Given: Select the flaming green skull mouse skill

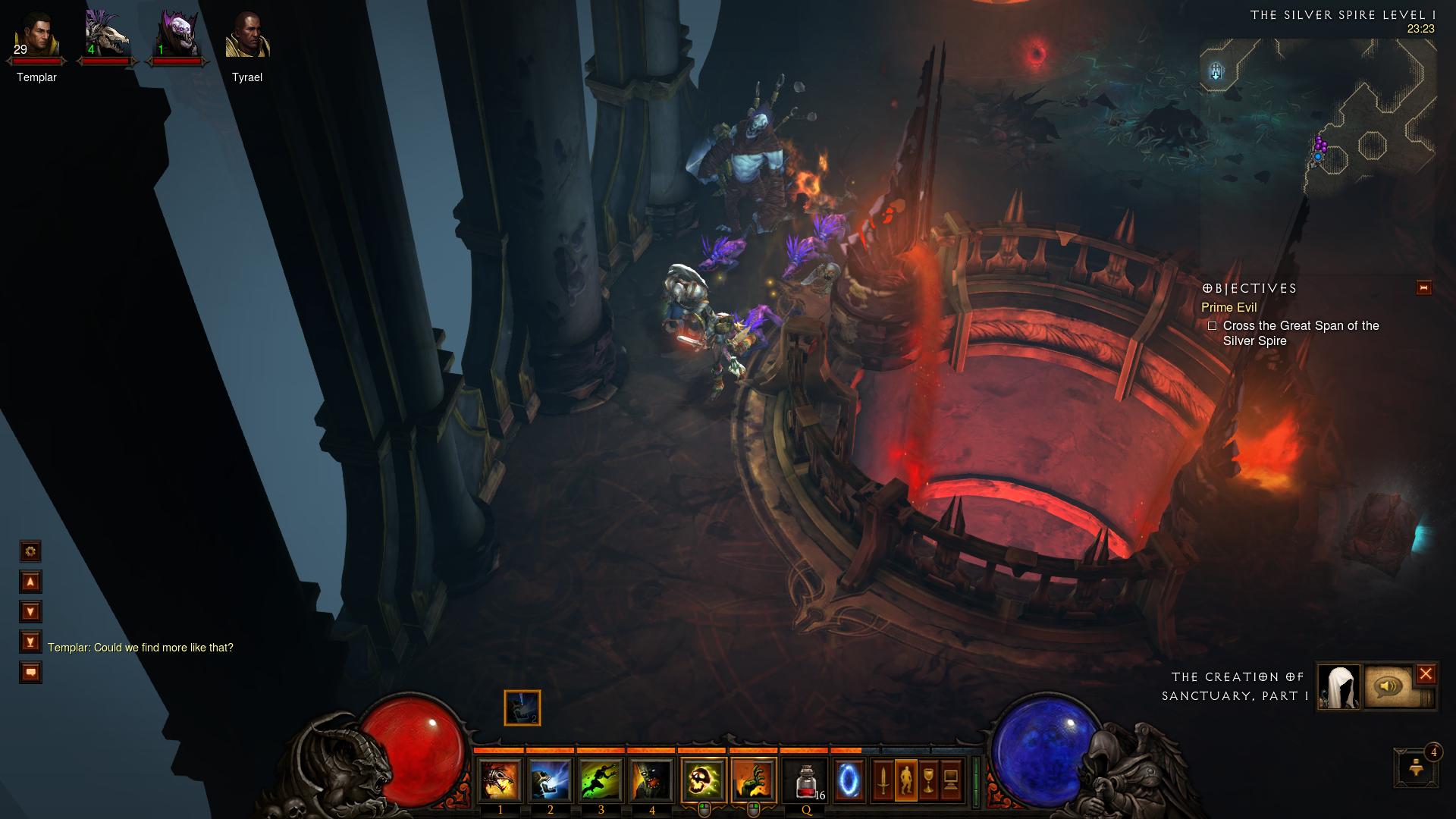Looking at the screenshot, I should click(x=704, y=780).
